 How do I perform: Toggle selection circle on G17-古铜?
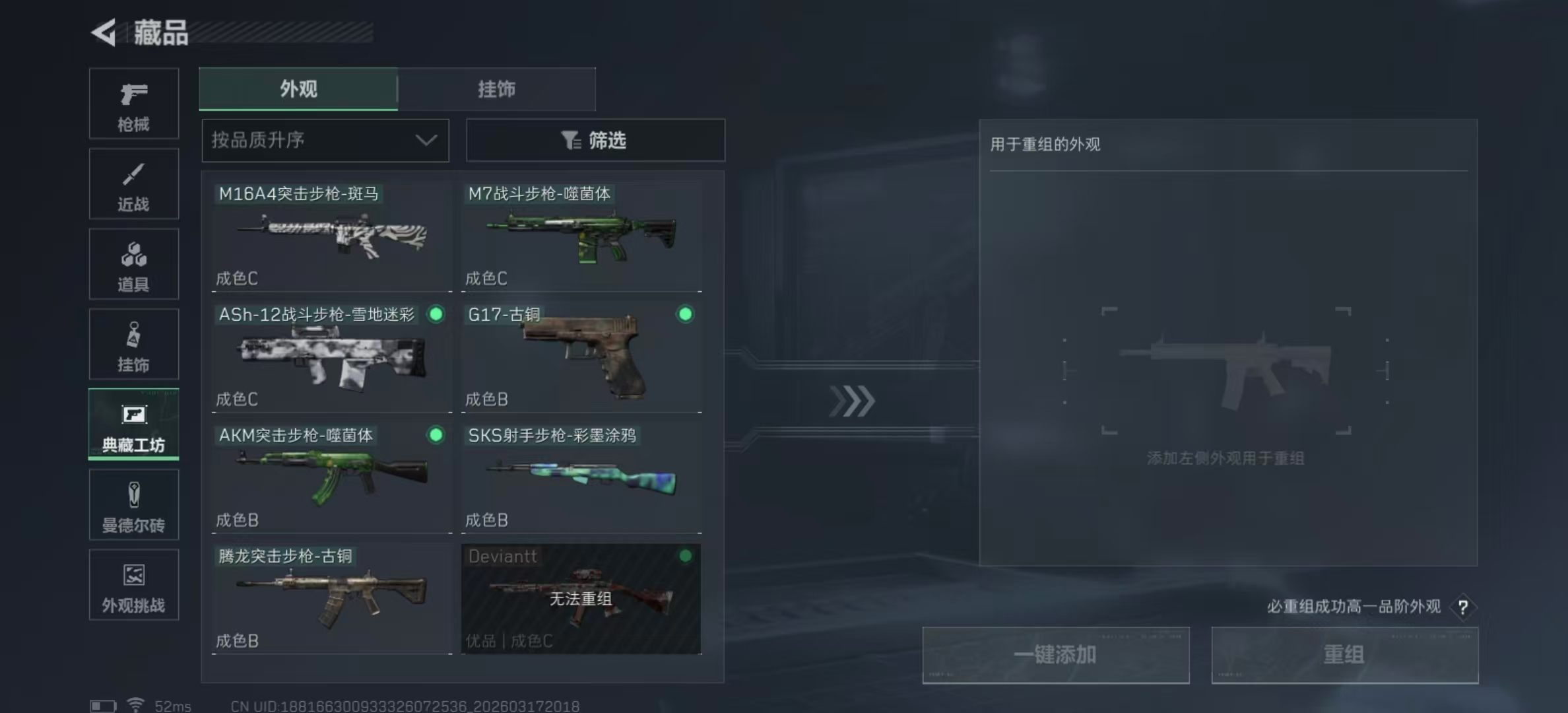point(685,316)
